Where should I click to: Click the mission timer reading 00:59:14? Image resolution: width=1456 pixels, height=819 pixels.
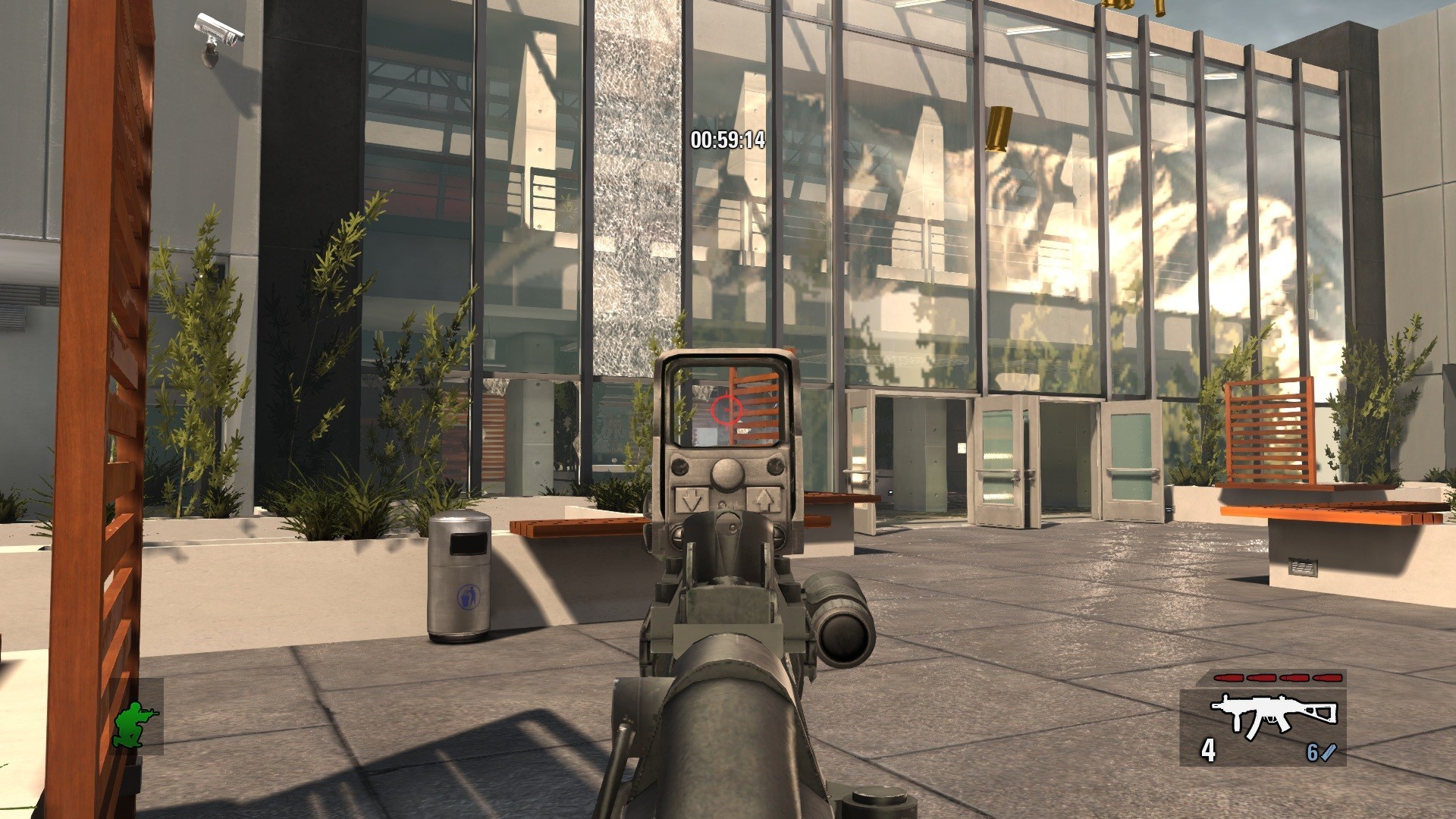(727, 140)
